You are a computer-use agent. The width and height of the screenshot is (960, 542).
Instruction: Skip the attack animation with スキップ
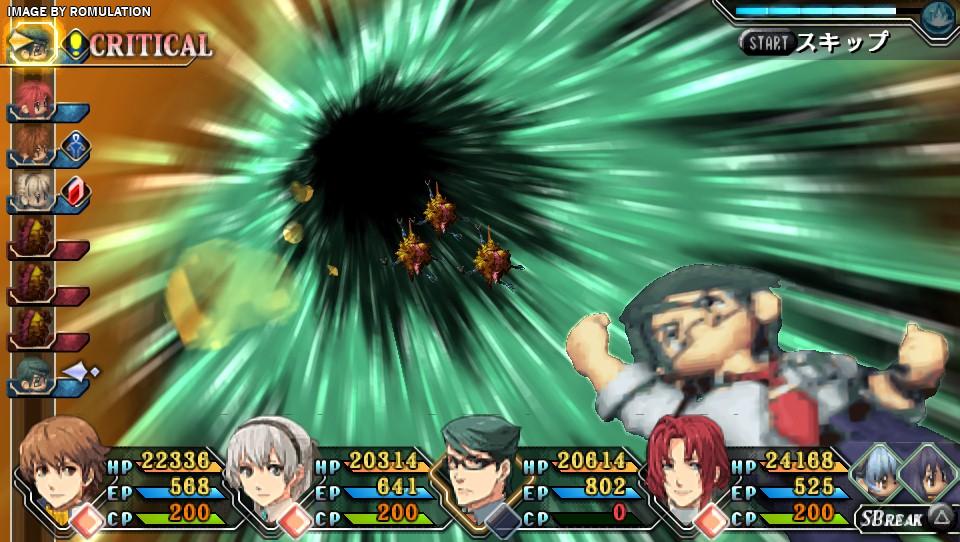point(816,42)
